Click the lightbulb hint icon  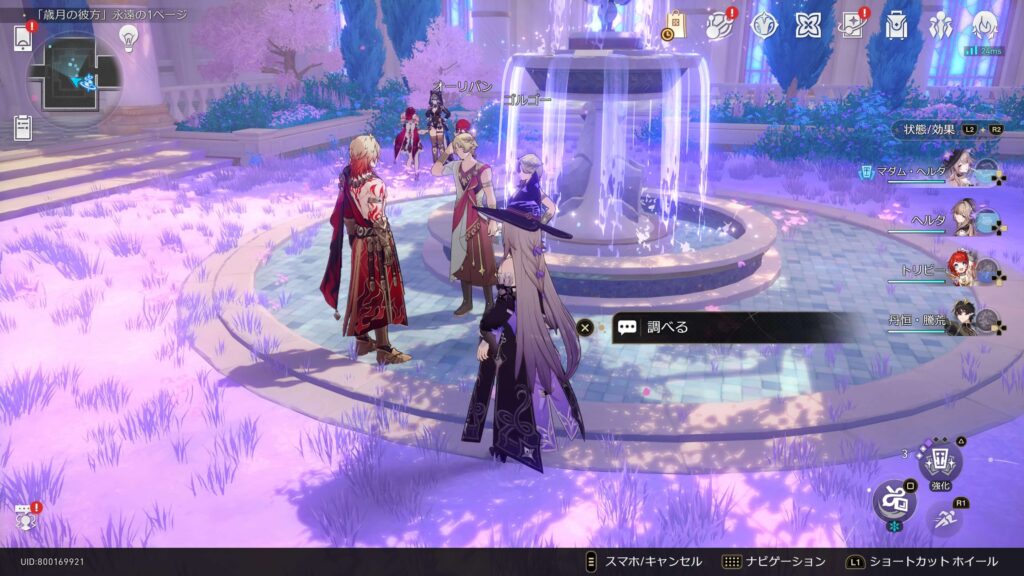(x=128, y=37)
